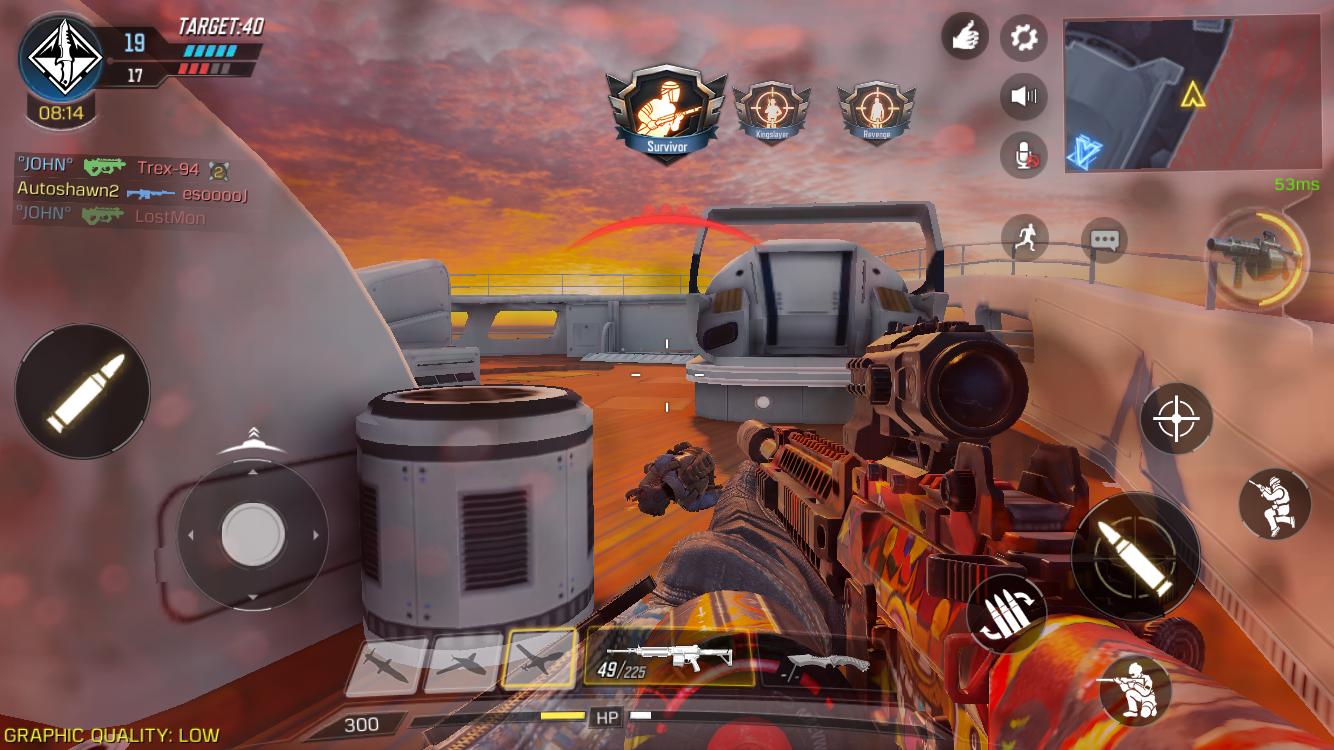Crouch using the kneeling soldier button

(x=1135, y=688)
